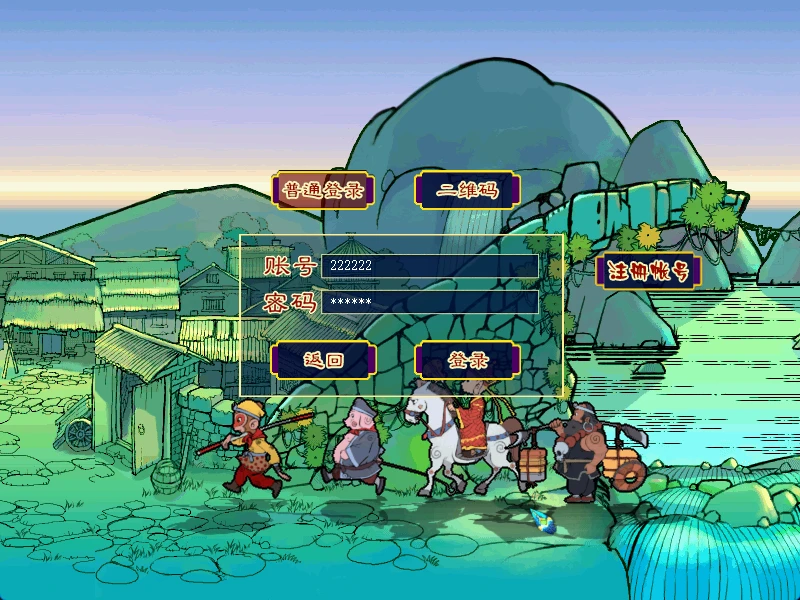The width and height of the screenshot is (800, 600).
Task: Click the 账号 account input field
Action: tap(429, 266)
